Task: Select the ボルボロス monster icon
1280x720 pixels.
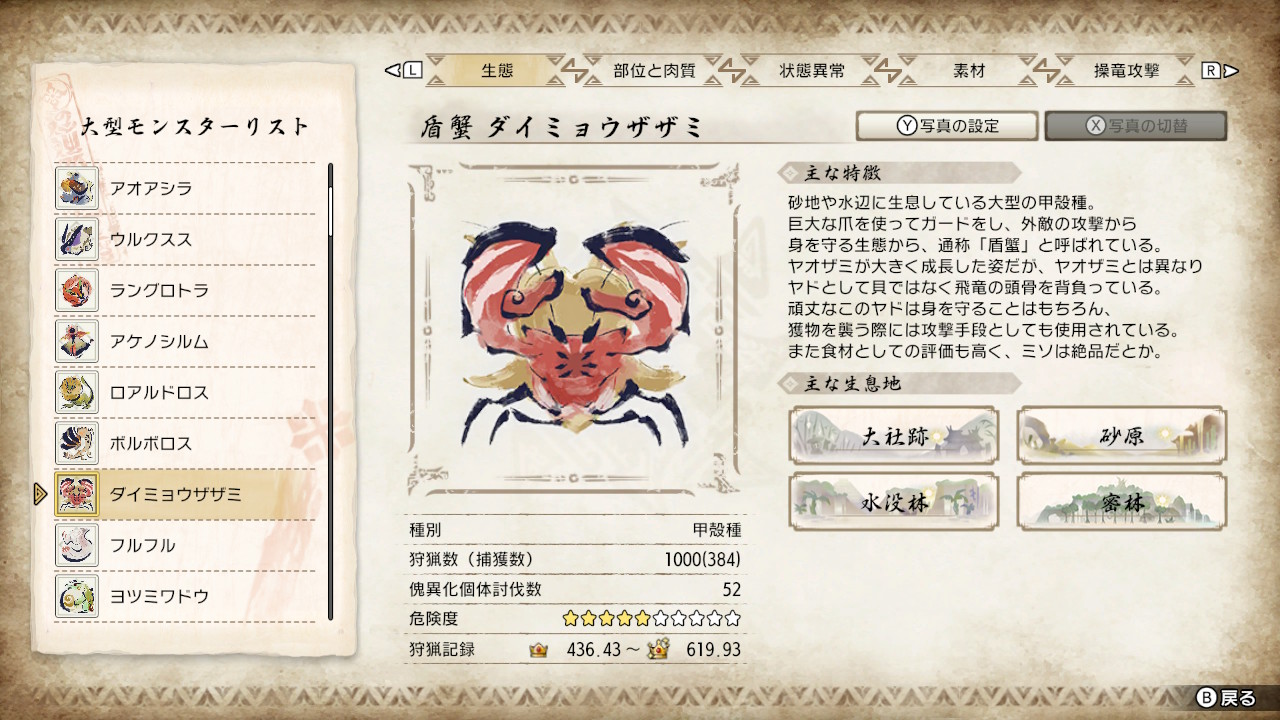Action: tap(76, 443)
